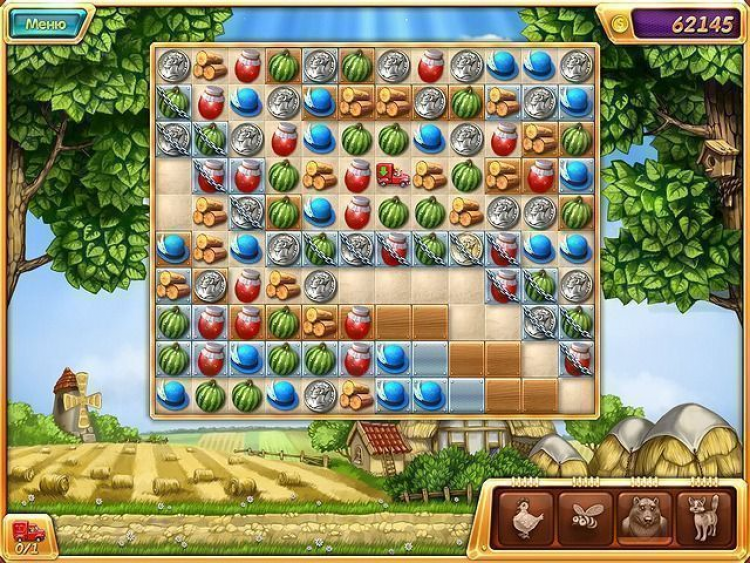Open the Меню button
The width and height of the screenshot is (750, 563).
click(x=45, y=22)
